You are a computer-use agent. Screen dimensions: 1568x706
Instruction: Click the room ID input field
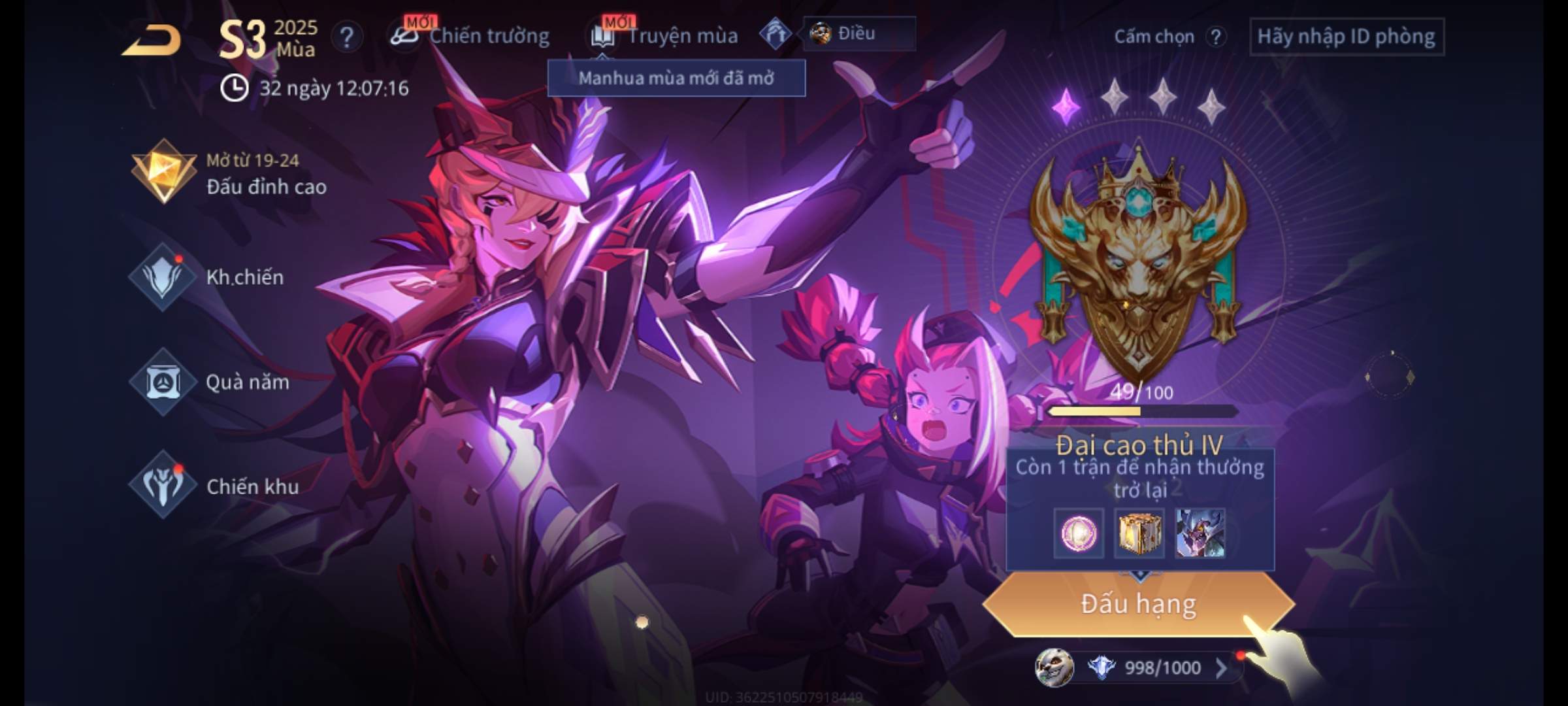1346,37
